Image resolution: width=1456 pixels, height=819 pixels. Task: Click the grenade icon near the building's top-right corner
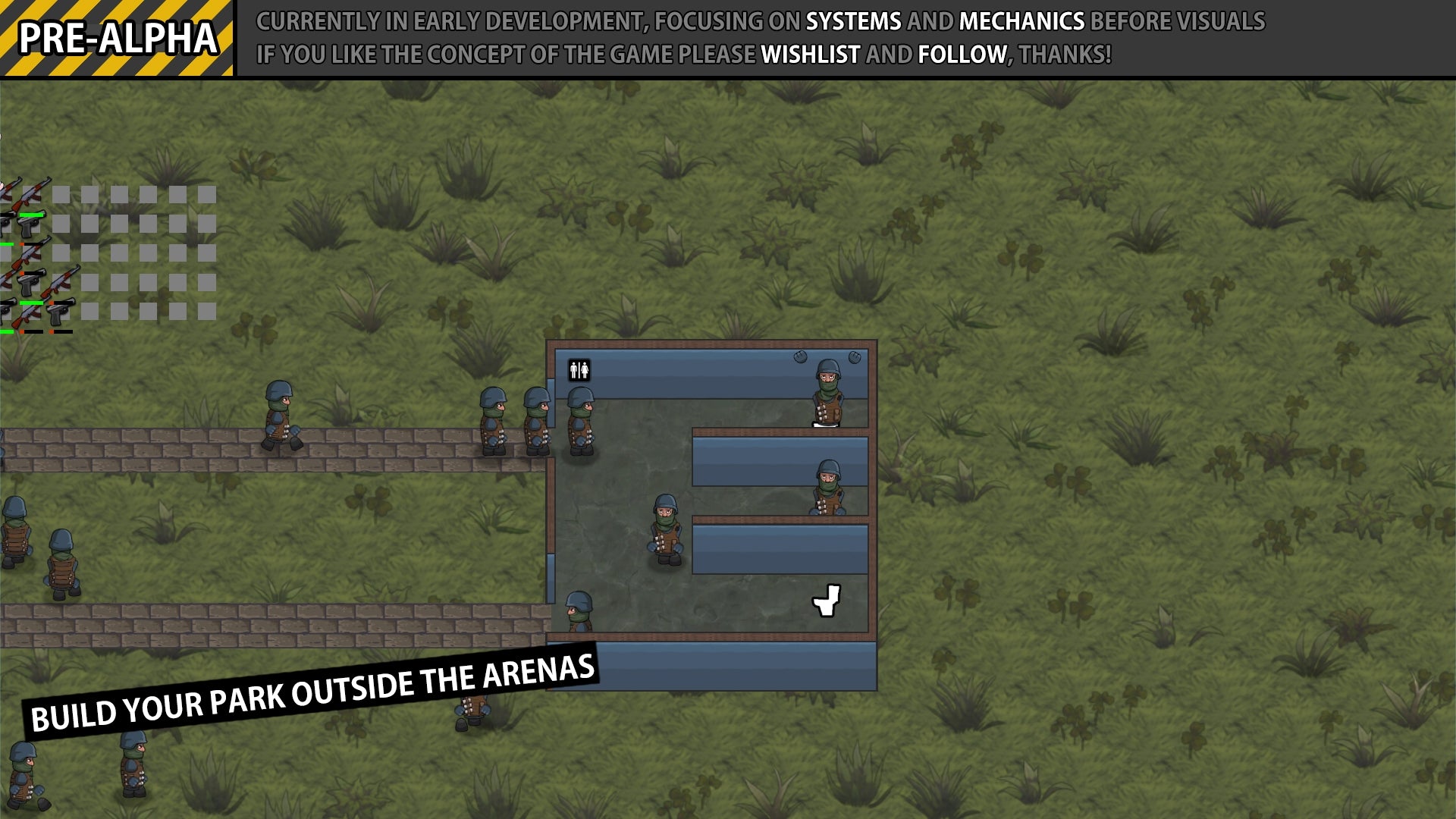click(856, 356)
